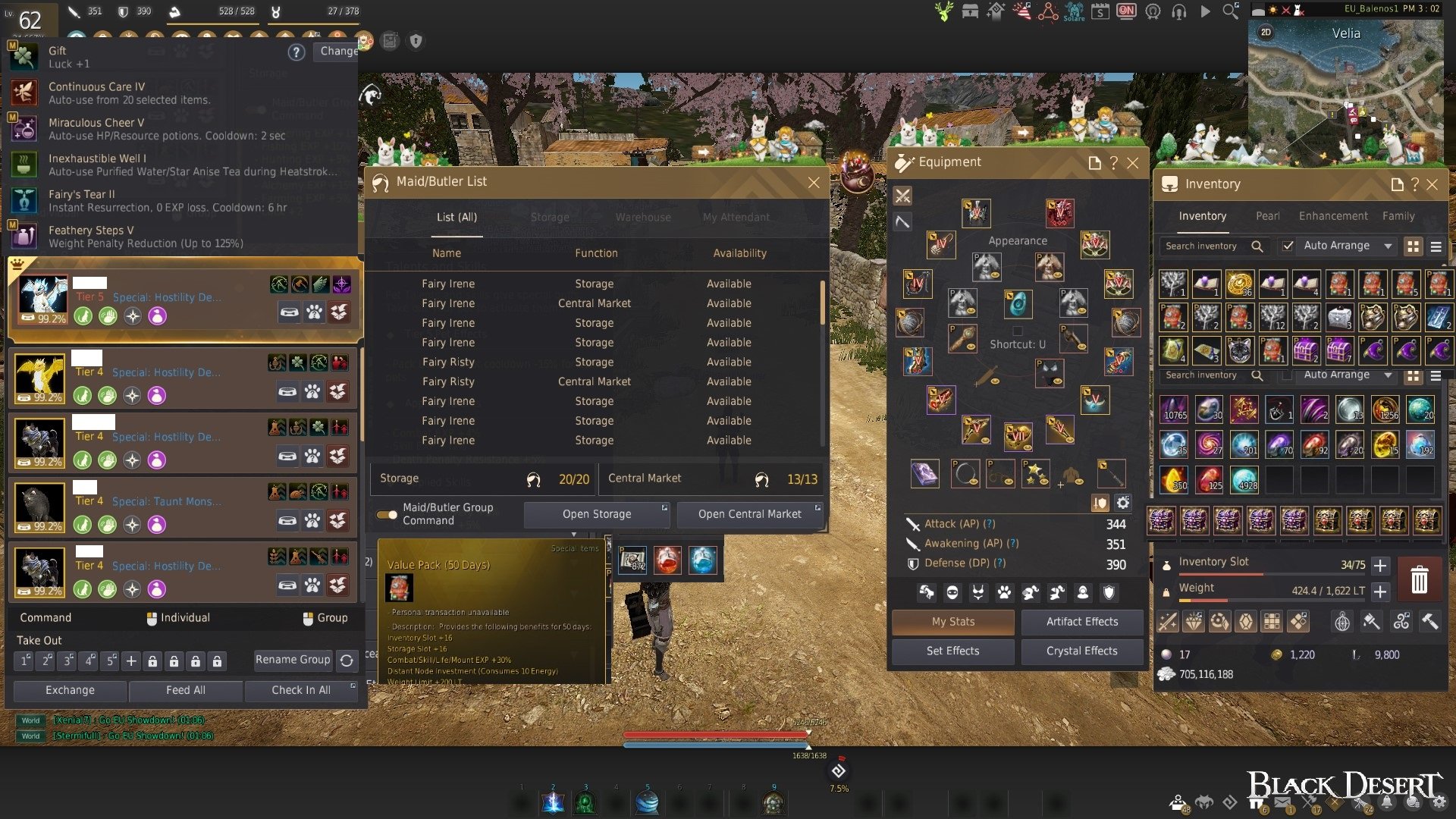Toggle Maid/Butler Group Command switch
Image resolution: width=1456 pixels, height=819 pixels.
pyautogui.click(x=387, y=515)
